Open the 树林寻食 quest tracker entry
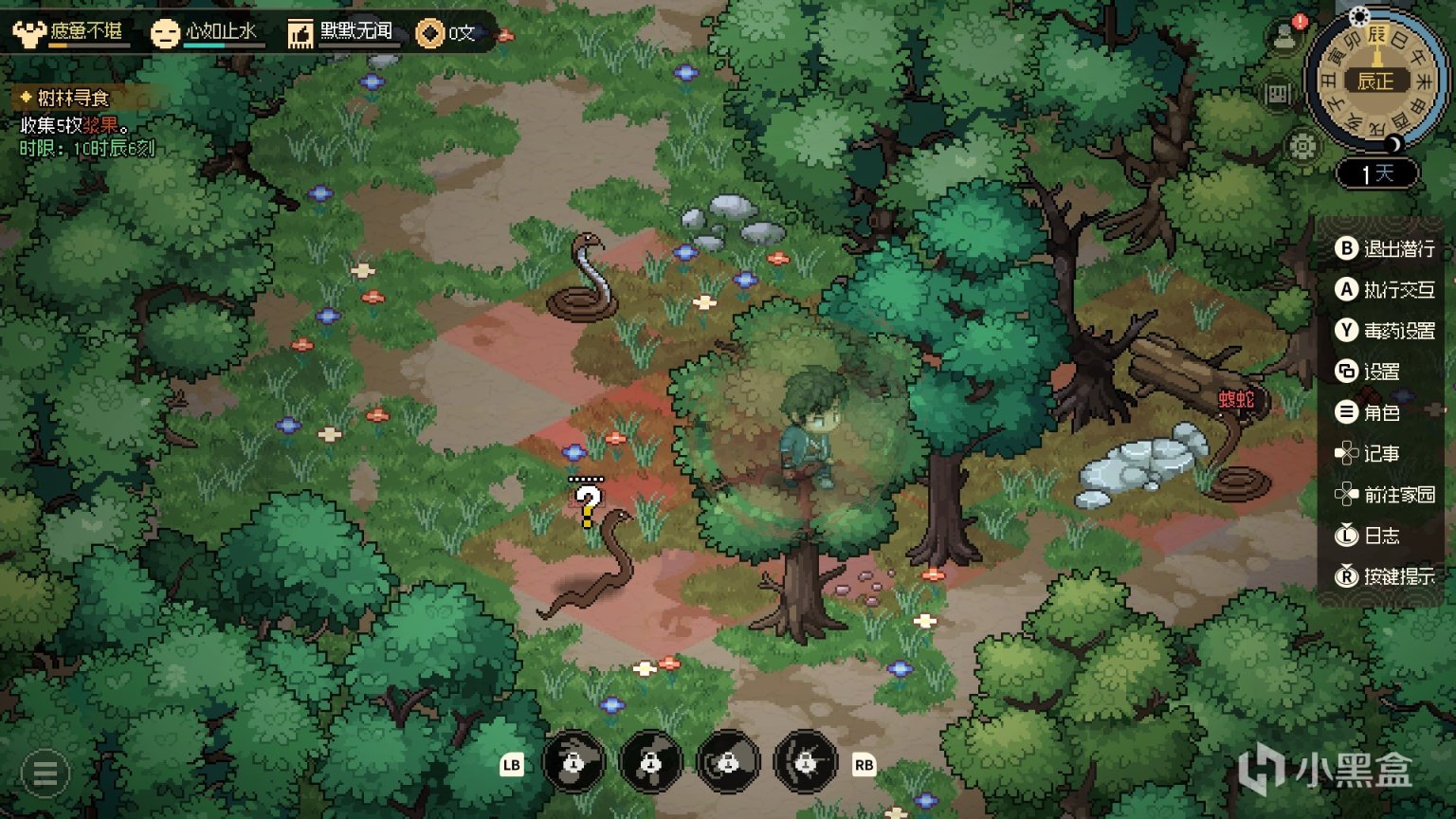 click(73, 98)
